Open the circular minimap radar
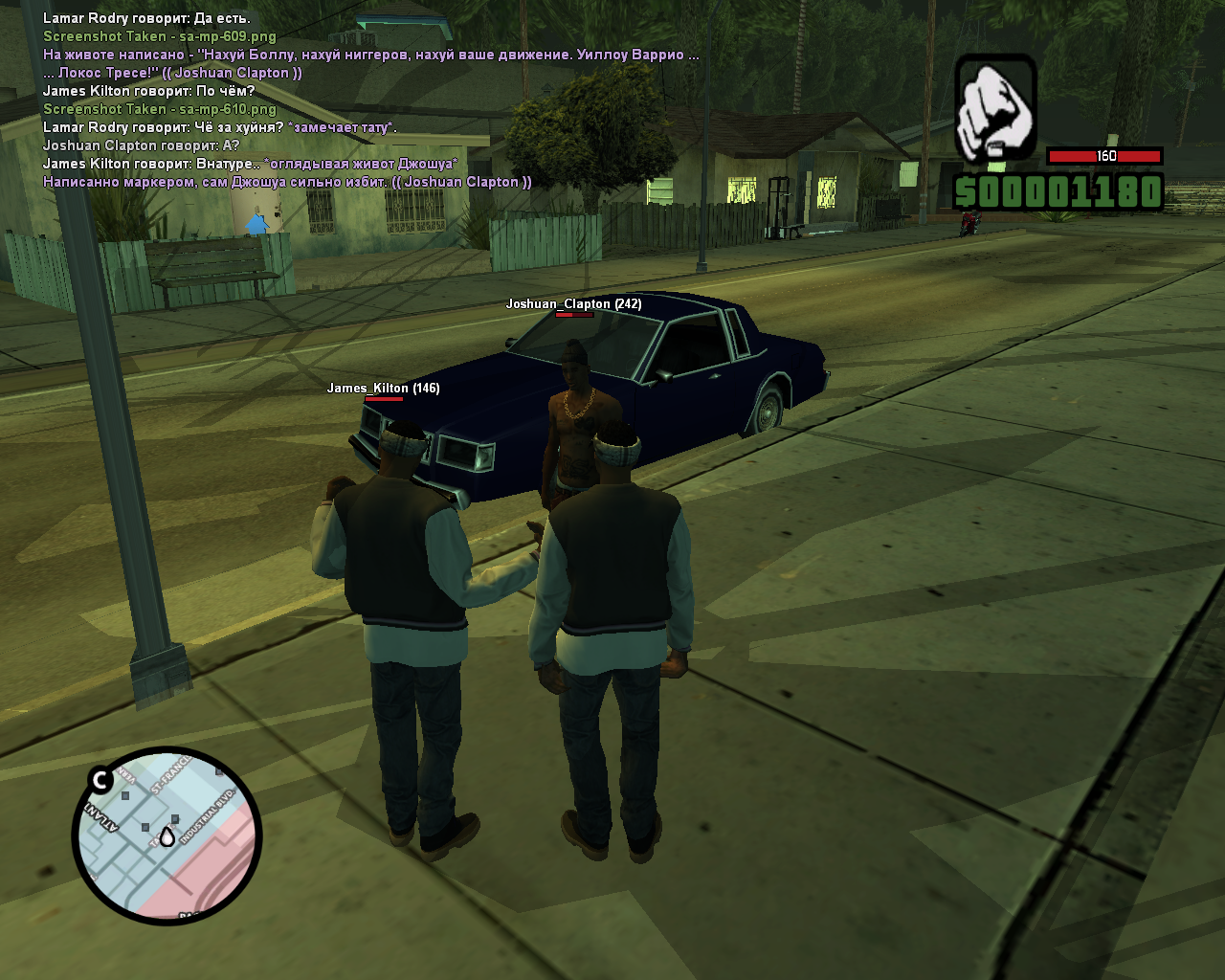Image resolution: width=1225 pixels, height=980 pixels. click(x=167, y=835)
